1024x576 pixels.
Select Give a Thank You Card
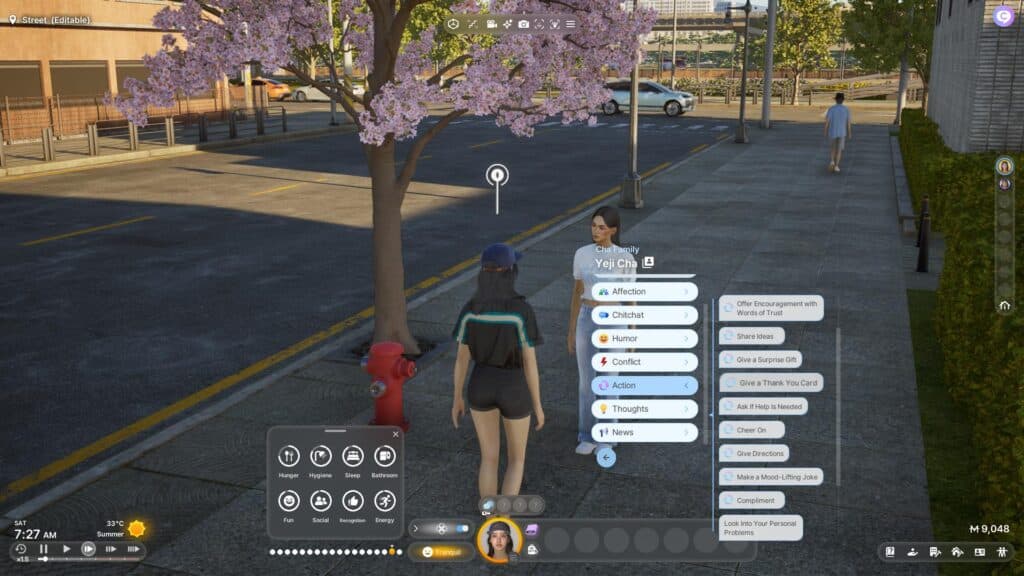point(770,383)
